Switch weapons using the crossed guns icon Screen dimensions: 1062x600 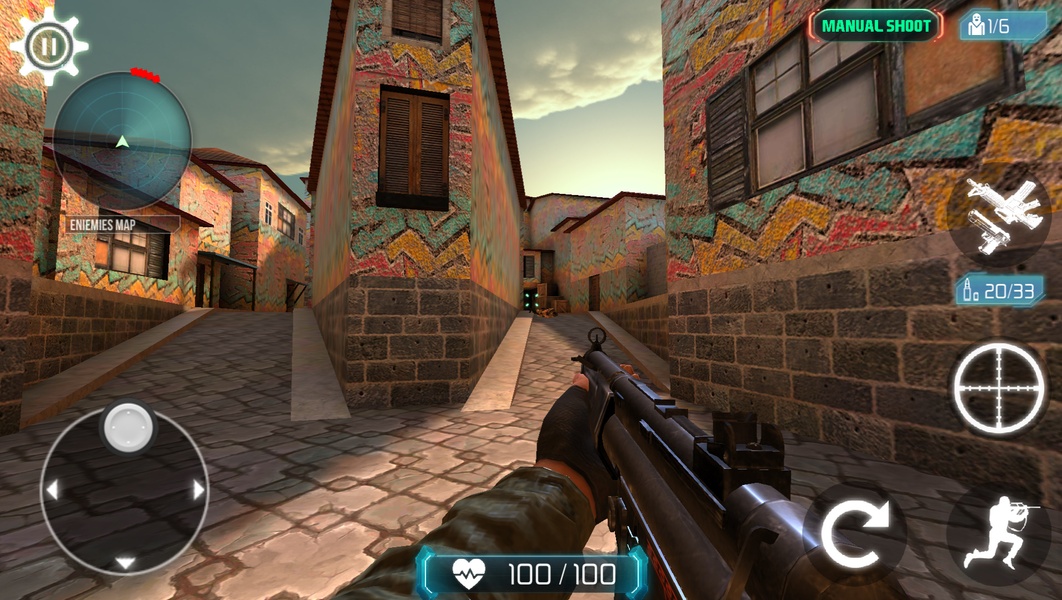coord(999,216)
